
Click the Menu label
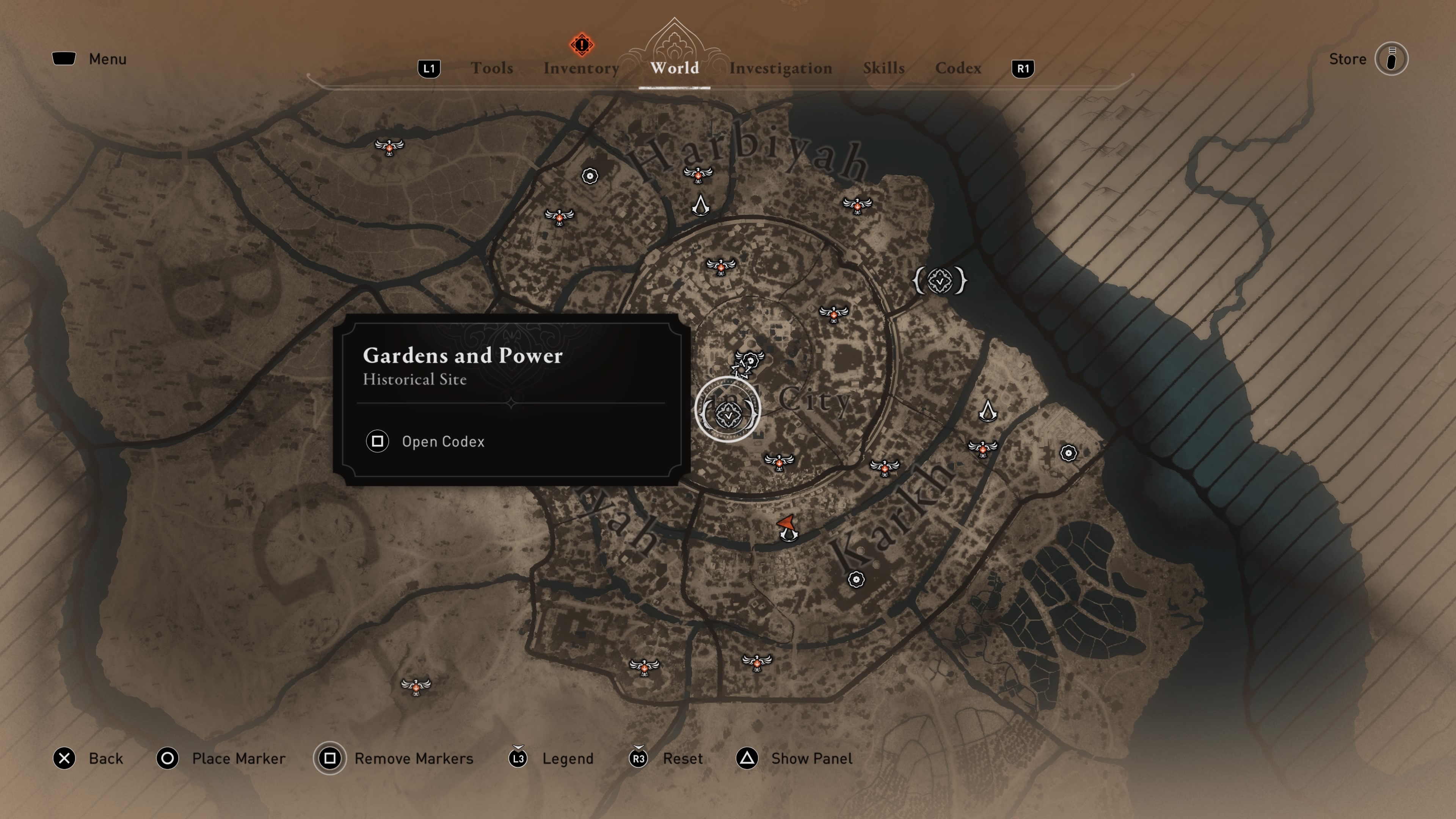[x=107, y=59]
